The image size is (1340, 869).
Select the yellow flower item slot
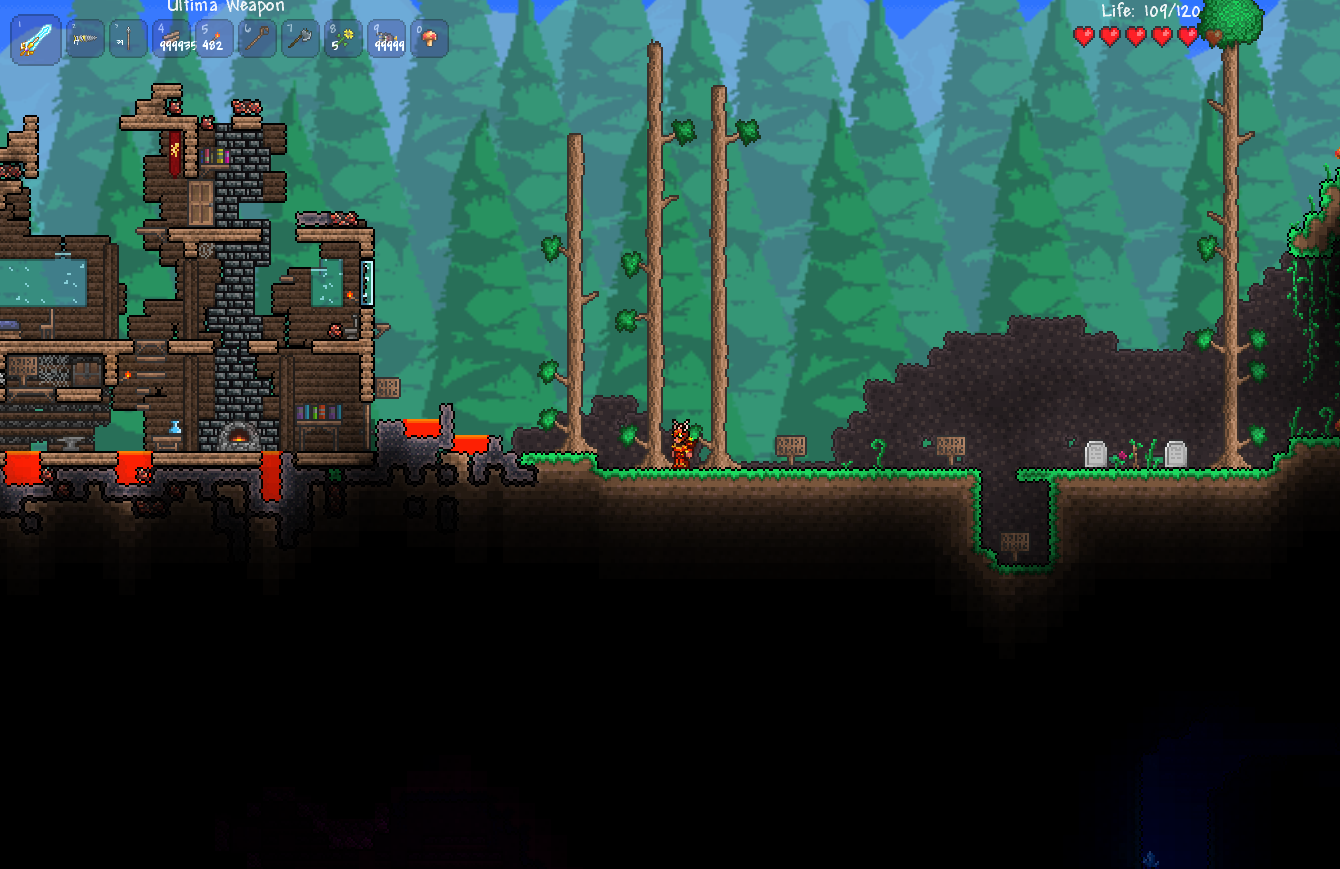(343, 39)
